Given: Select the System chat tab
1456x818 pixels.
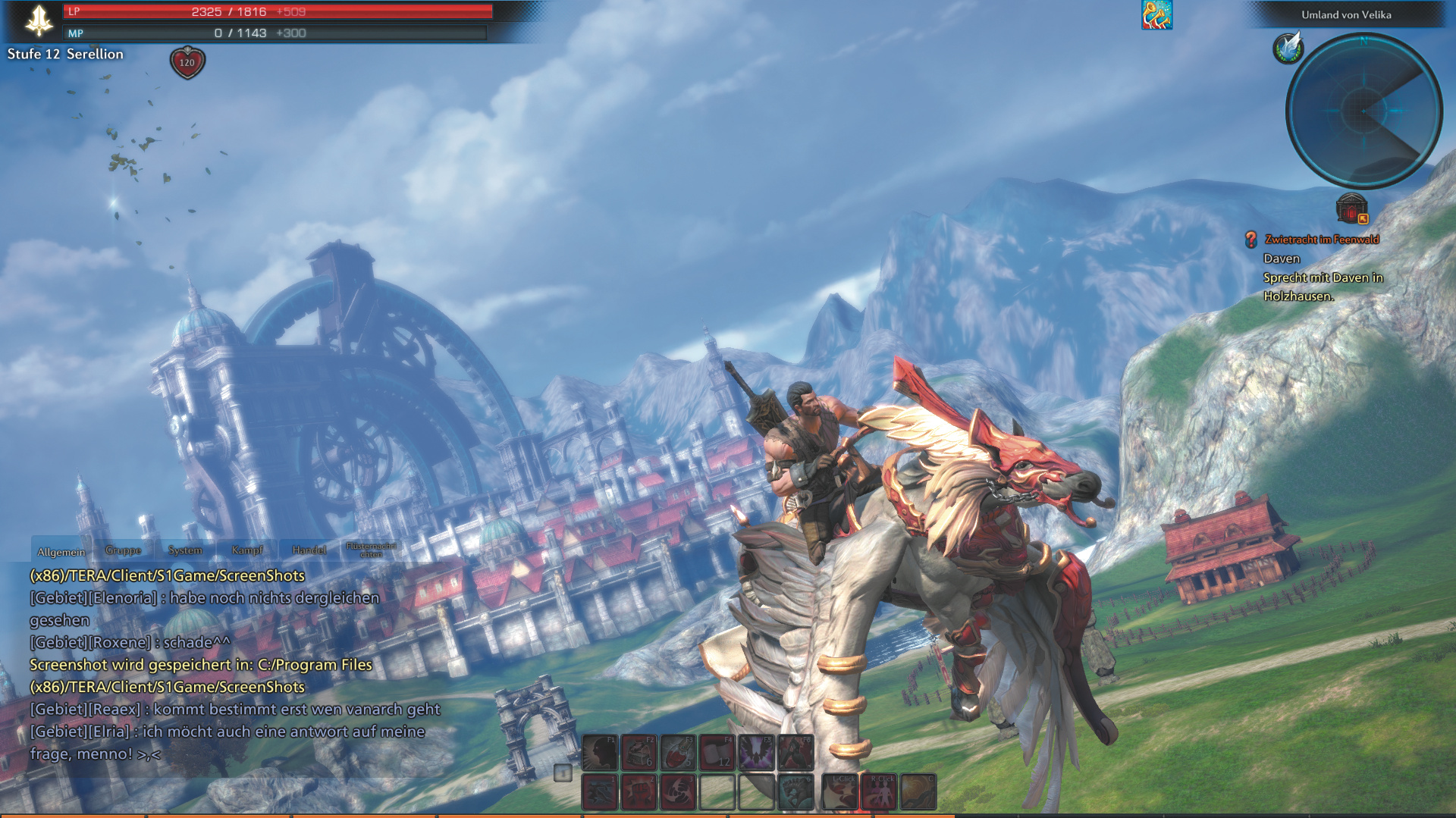Looking at the screenshot, I should point(185,550).
